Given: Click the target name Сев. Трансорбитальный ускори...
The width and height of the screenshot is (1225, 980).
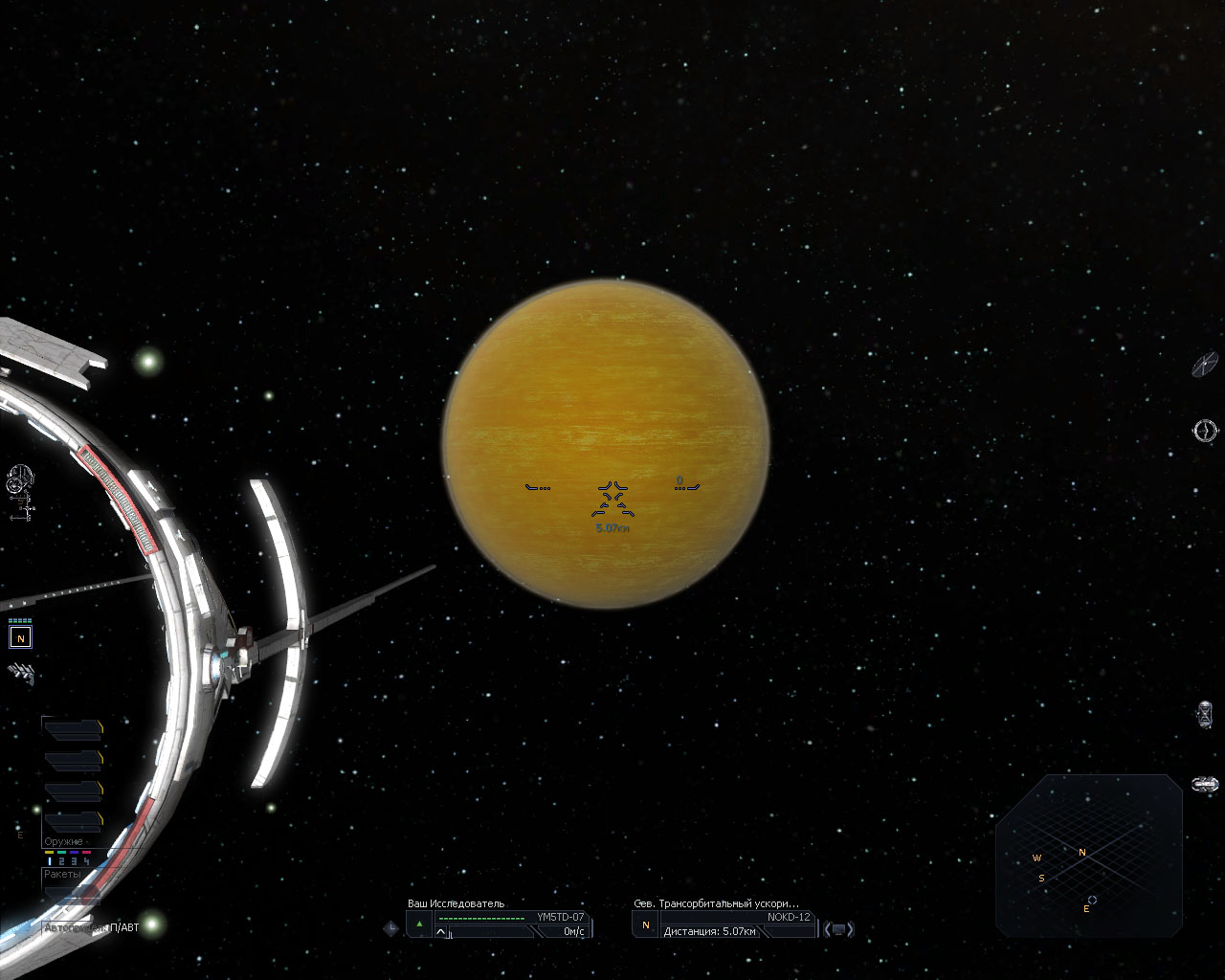Looking at the screenshot, I should (x=716, y=903).
